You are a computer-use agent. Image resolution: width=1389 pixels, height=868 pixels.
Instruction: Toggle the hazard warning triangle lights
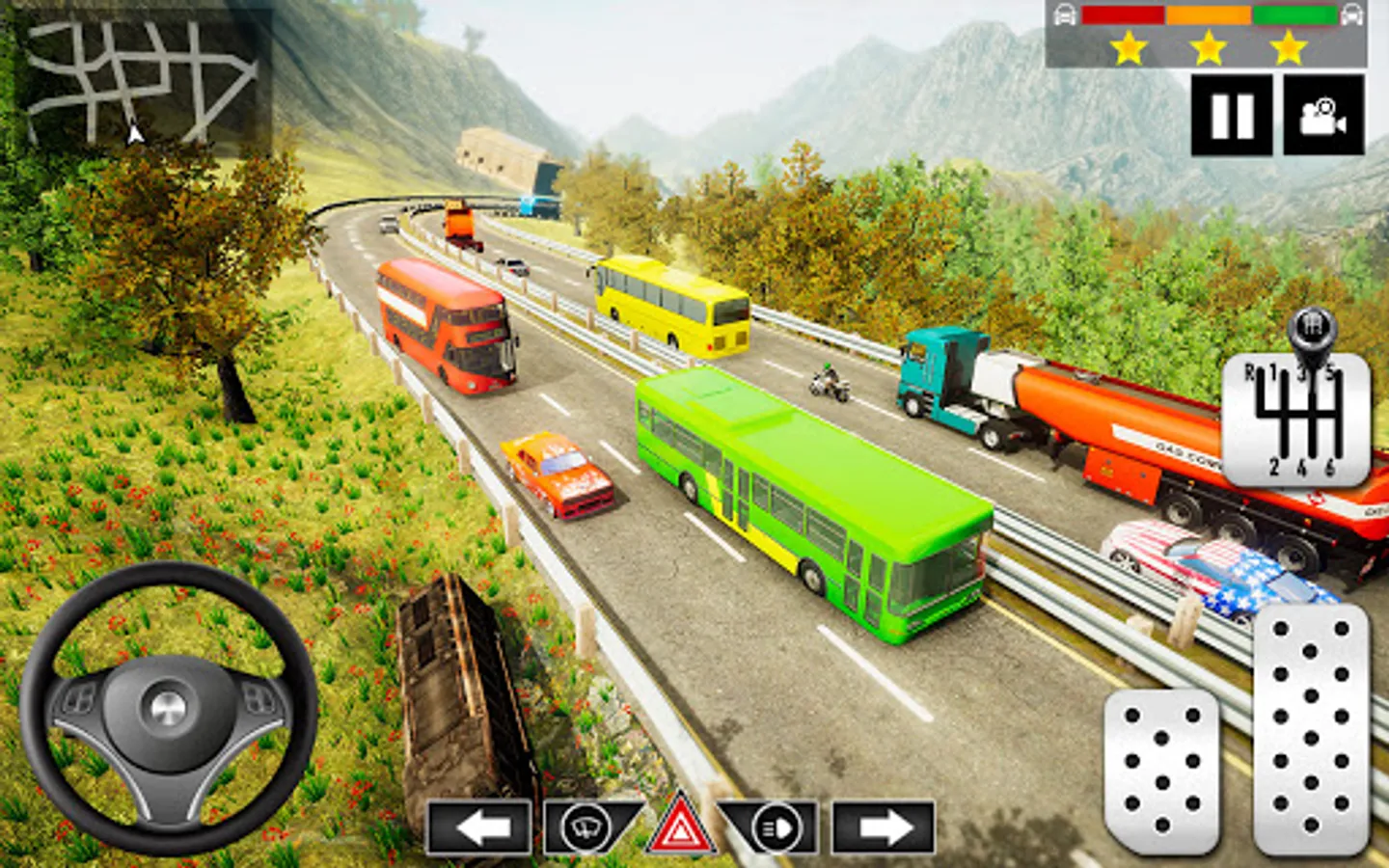[681, 827]
